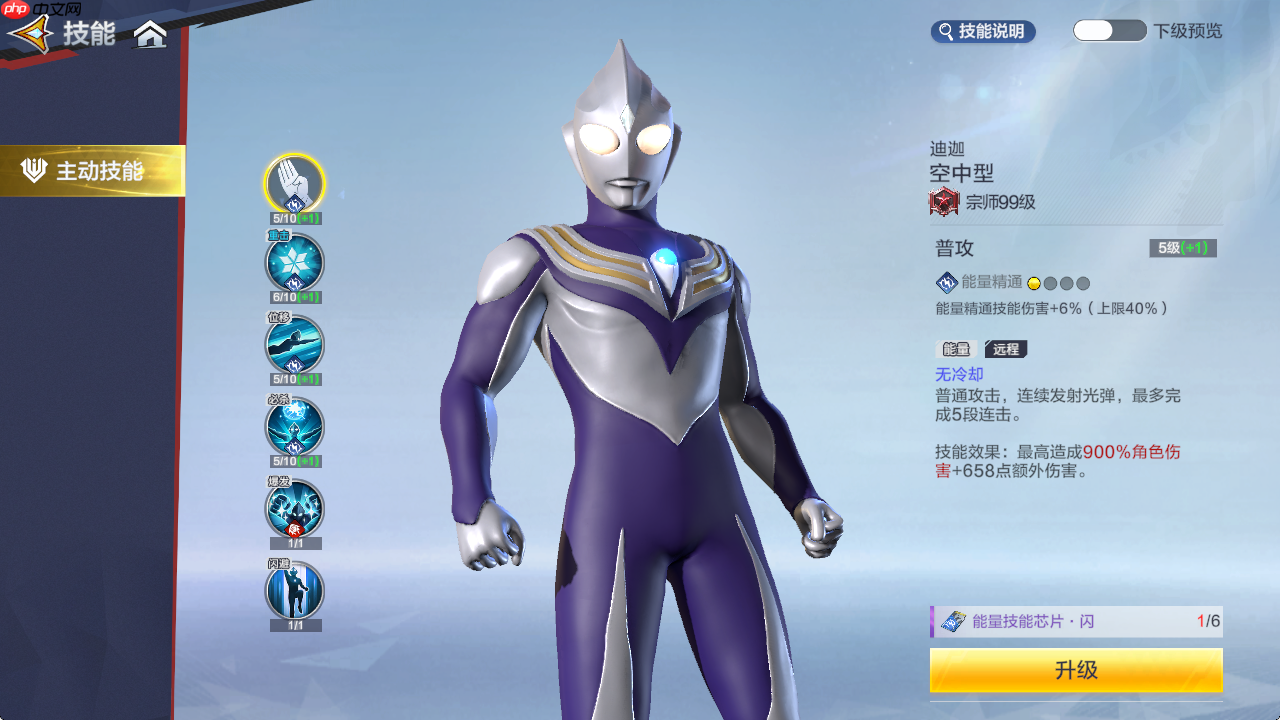Click the yellow 升级 upgrade button

point(1076,670)
